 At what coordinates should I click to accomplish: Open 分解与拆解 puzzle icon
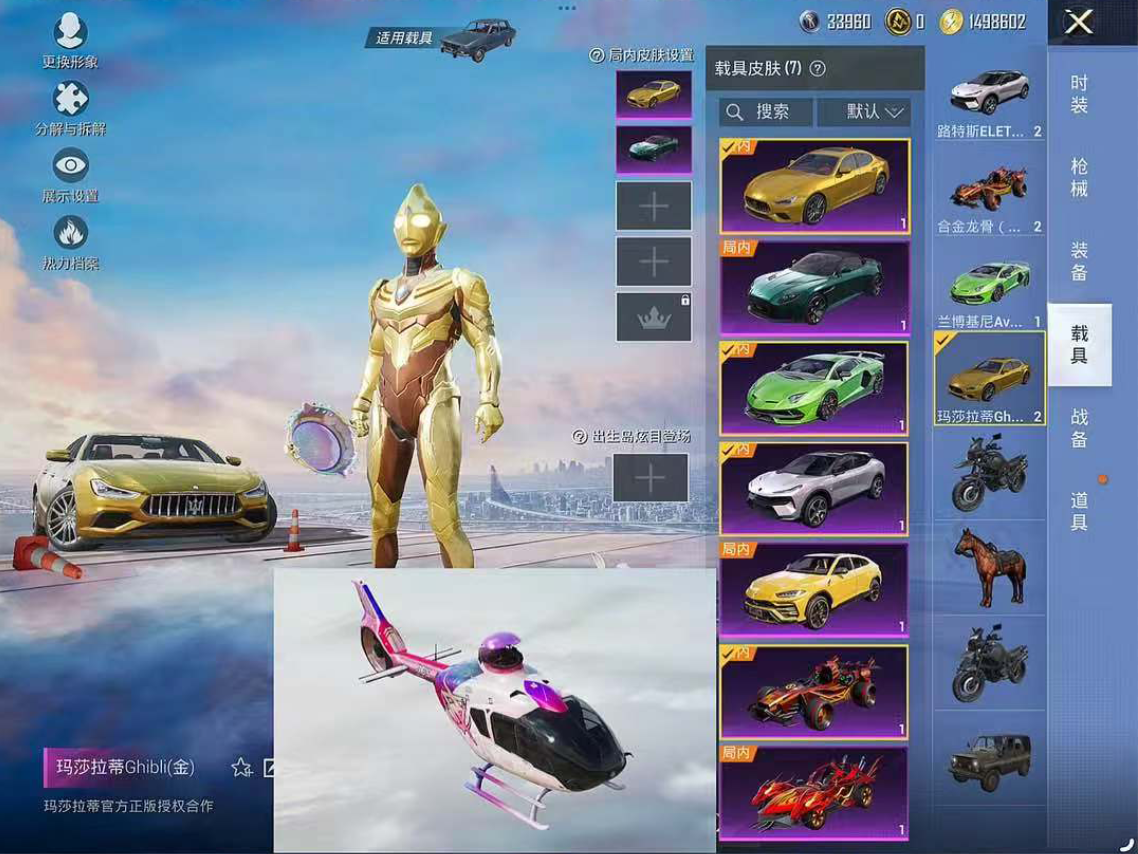[x=70, y=107]
